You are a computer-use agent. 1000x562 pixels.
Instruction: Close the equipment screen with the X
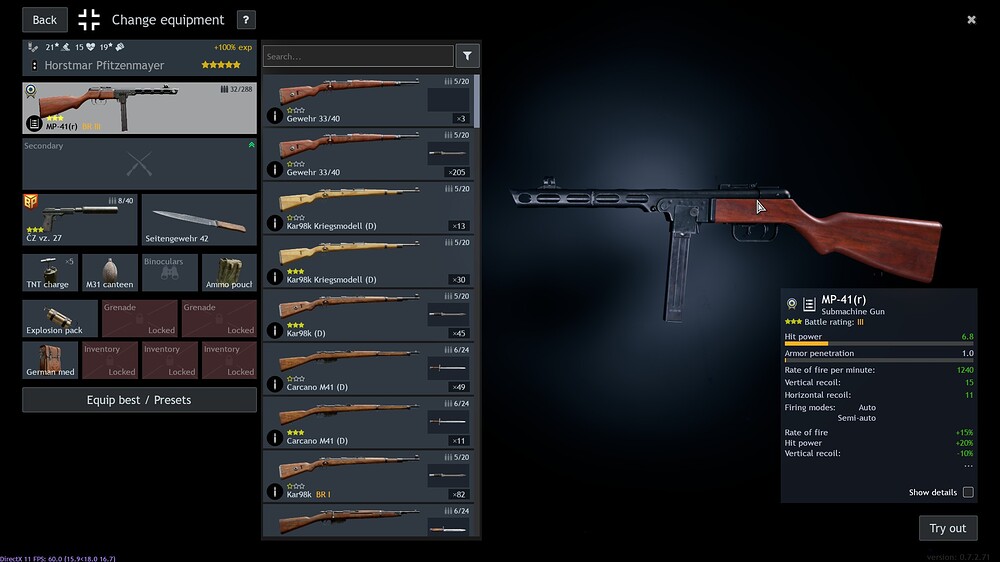(971, 19)
